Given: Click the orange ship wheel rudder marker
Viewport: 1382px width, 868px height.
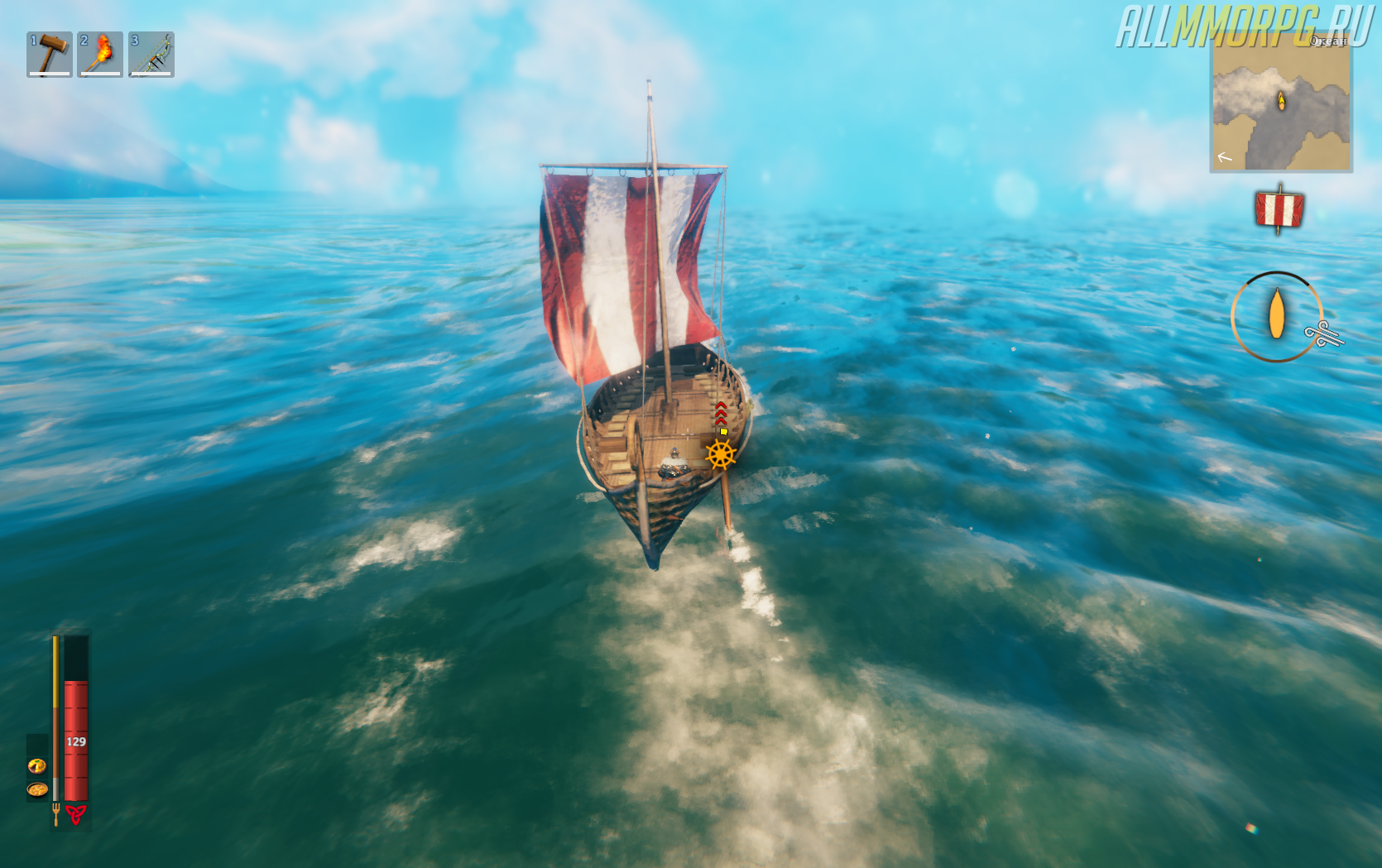Looking at the screenshot, I should pos(720,454).
